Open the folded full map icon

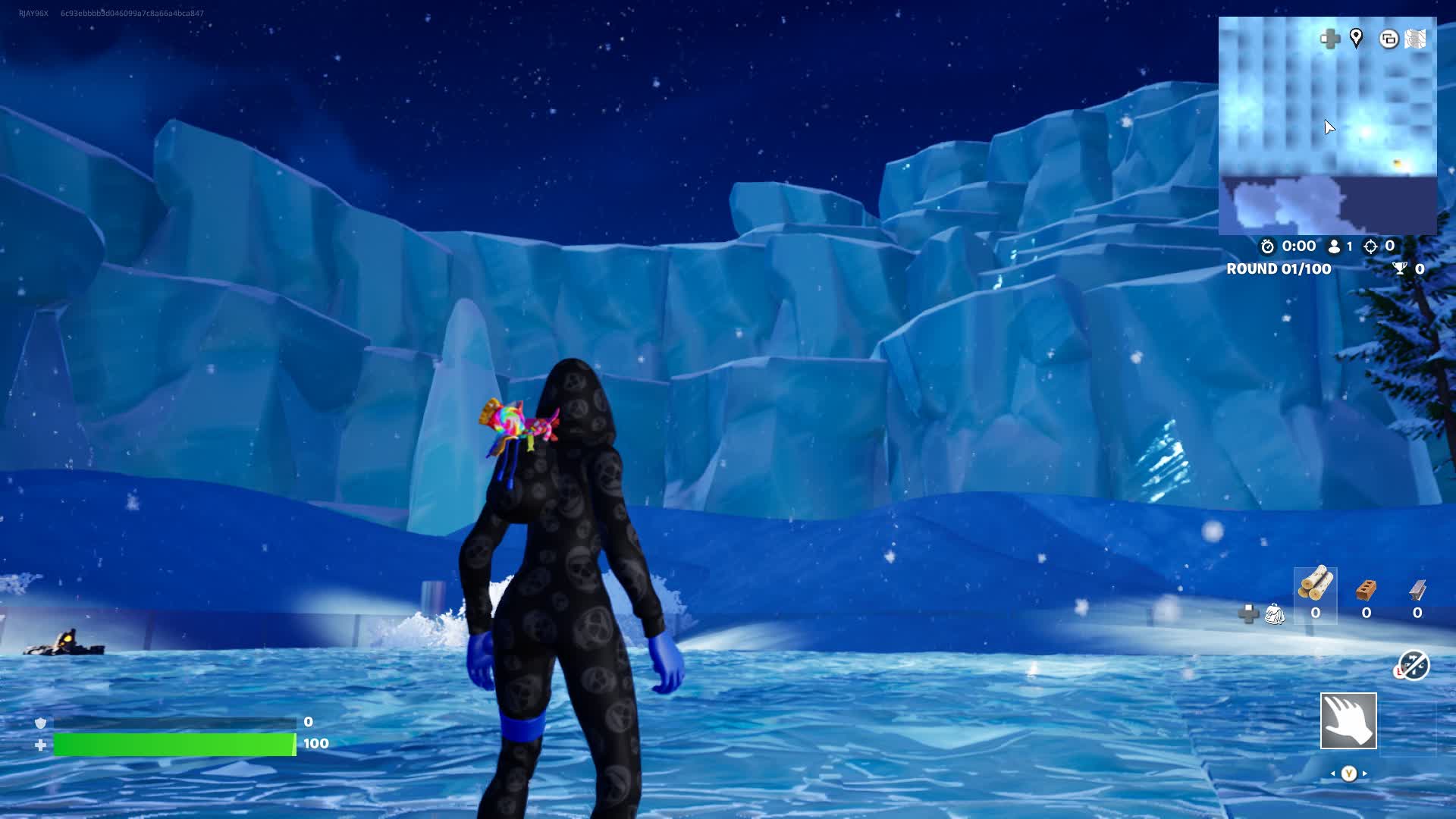(1416, 39)
